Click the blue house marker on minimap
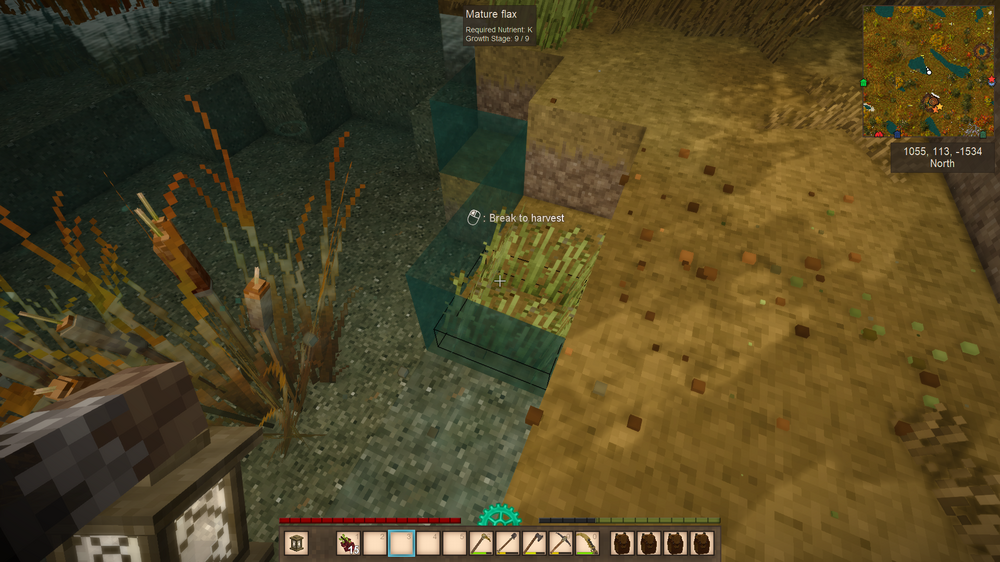1000x562 pixels. pyautogui.click(x=897, y=135)
